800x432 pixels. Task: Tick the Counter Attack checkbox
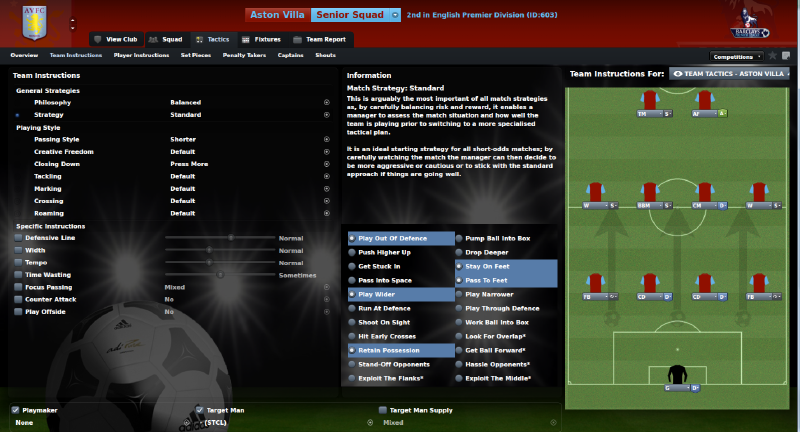[x=18, y=299]
